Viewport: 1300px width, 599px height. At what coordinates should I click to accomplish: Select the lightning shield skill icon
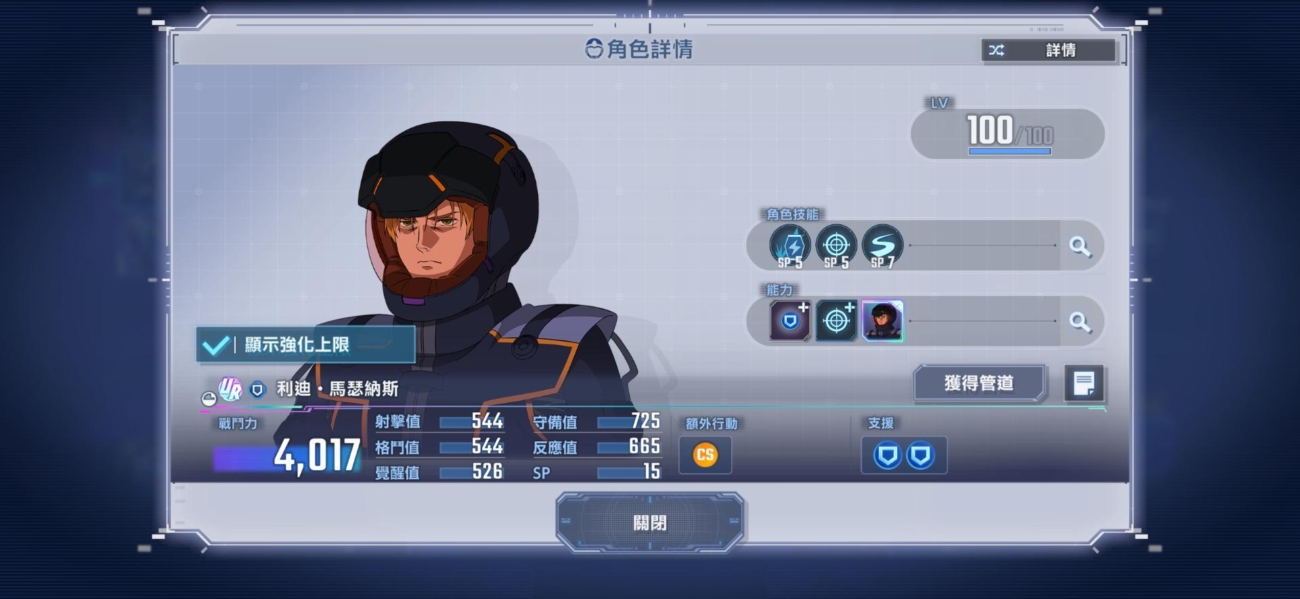[x=790, y=245]
